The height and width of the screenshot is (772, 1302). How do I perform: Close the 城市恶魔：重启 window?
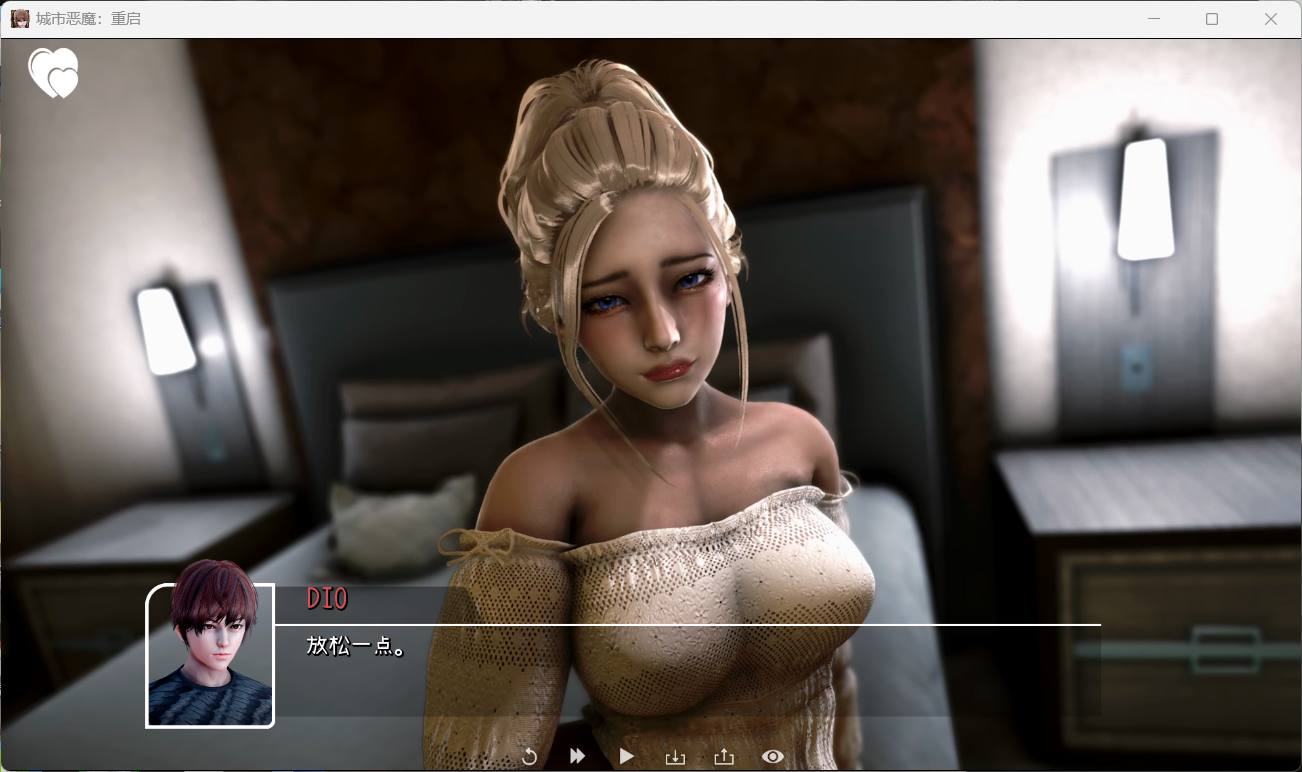(1271, 18)
